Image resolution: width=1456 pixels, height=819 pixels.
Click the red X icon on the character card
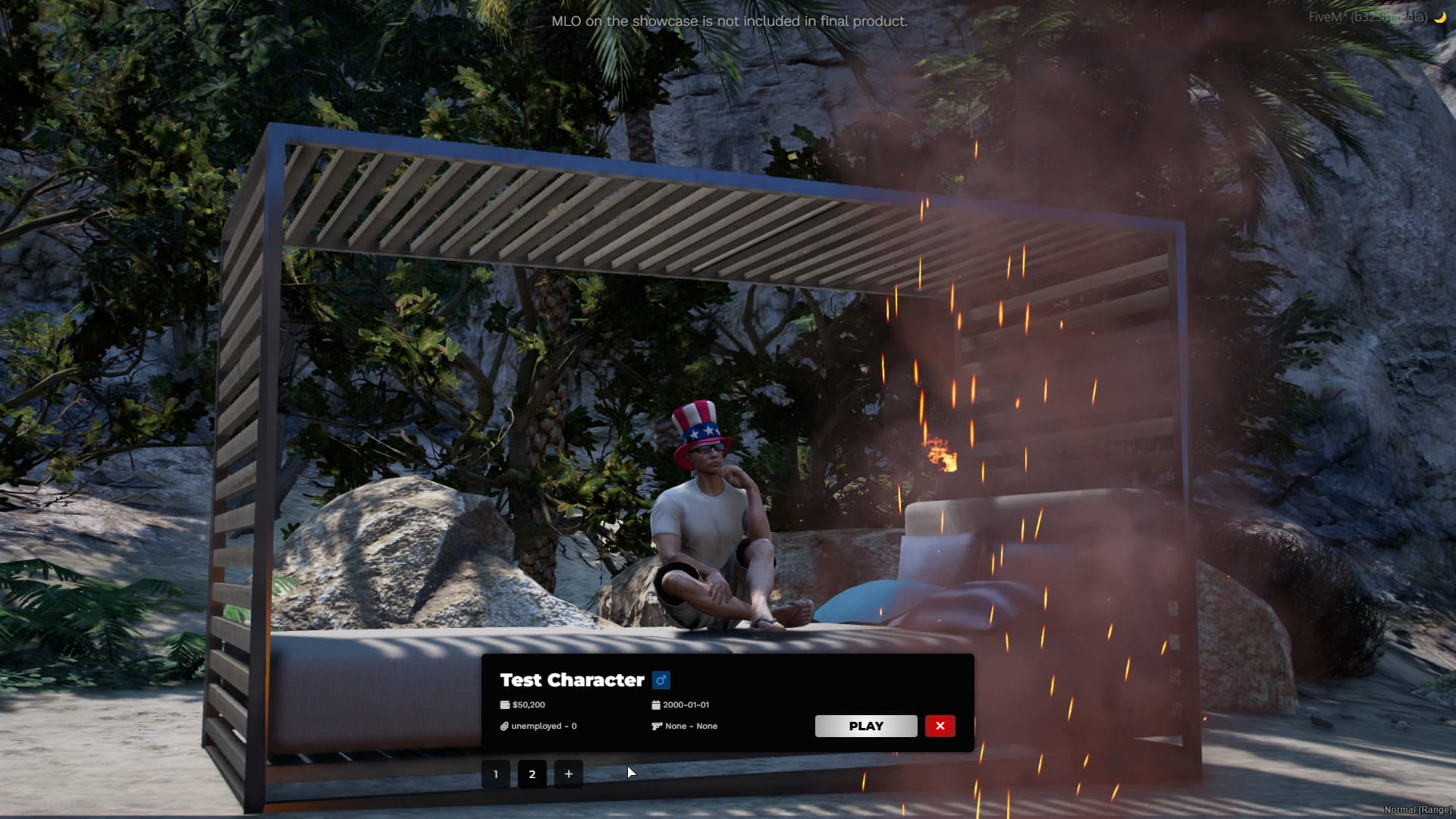click(940, 726)
